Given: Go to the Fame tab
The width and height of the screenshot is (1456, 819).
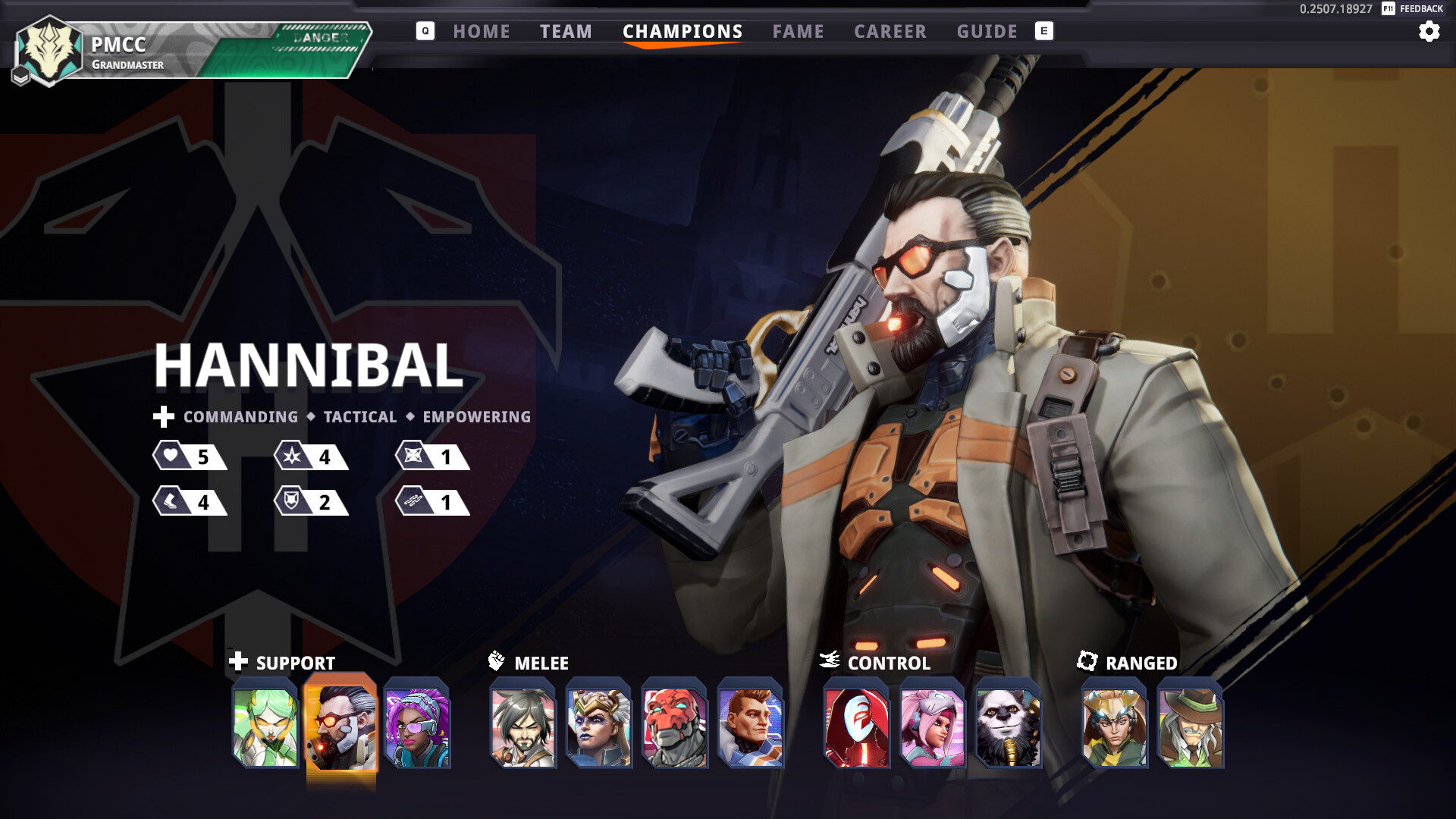Looking at the screenshot, I should pos(798,32).
